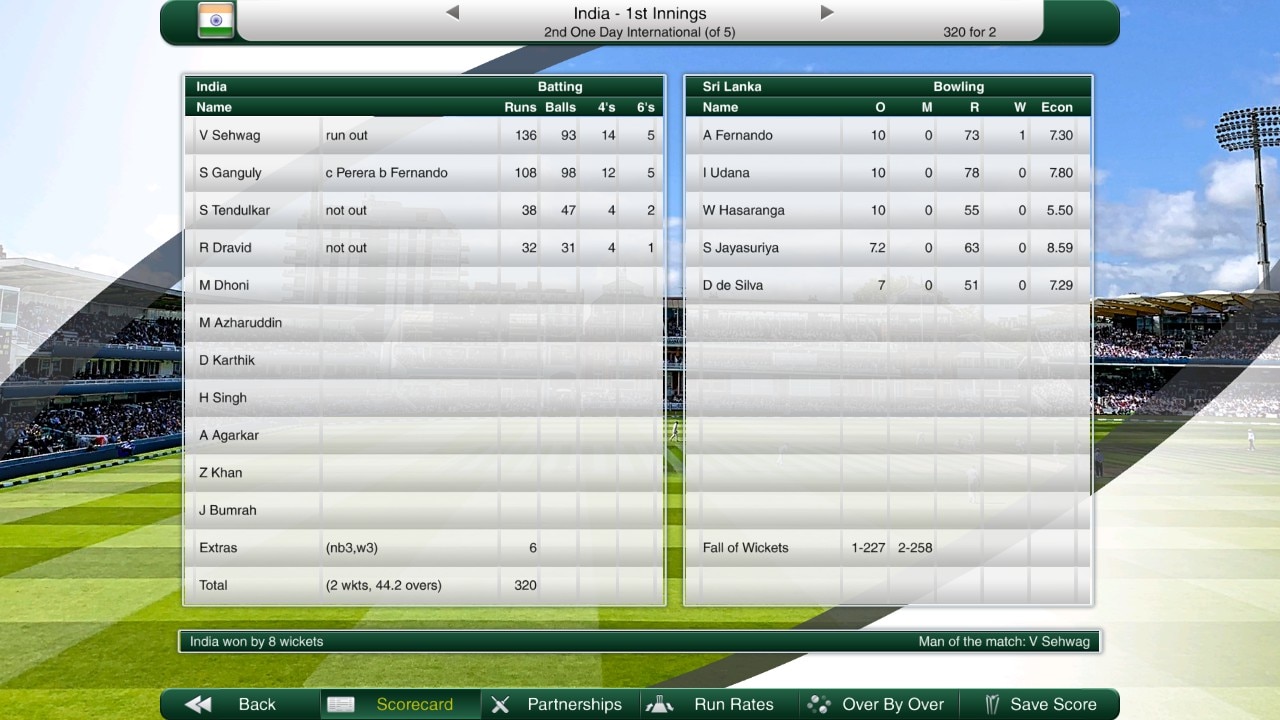Show the Over By Over tab
The width and height of the screenshot is (1280, 720).
[x=878, y=704]
